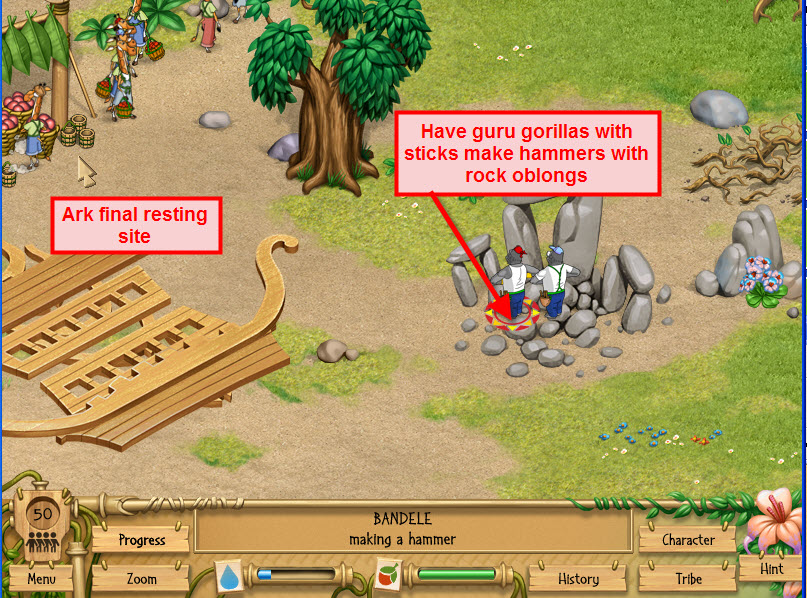The width and height of the screenshot is (807, 598).
Task: View the History log
Action: 578,578
